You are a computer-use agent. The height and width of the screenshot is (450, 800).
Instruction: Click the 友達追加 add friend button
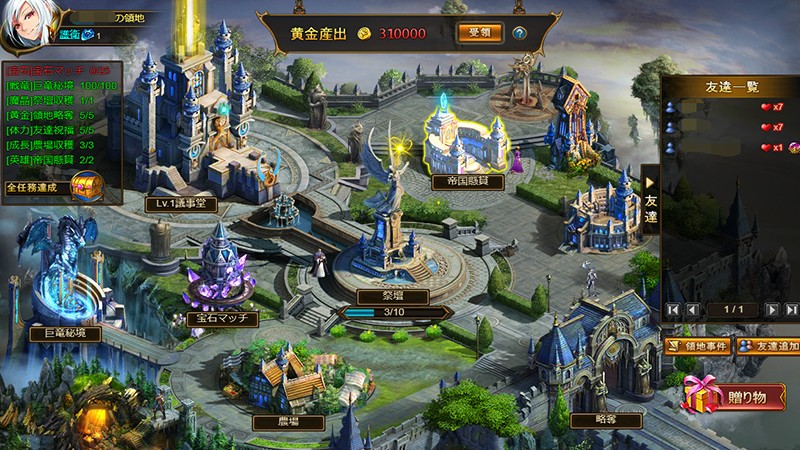(x=768, y=346)
